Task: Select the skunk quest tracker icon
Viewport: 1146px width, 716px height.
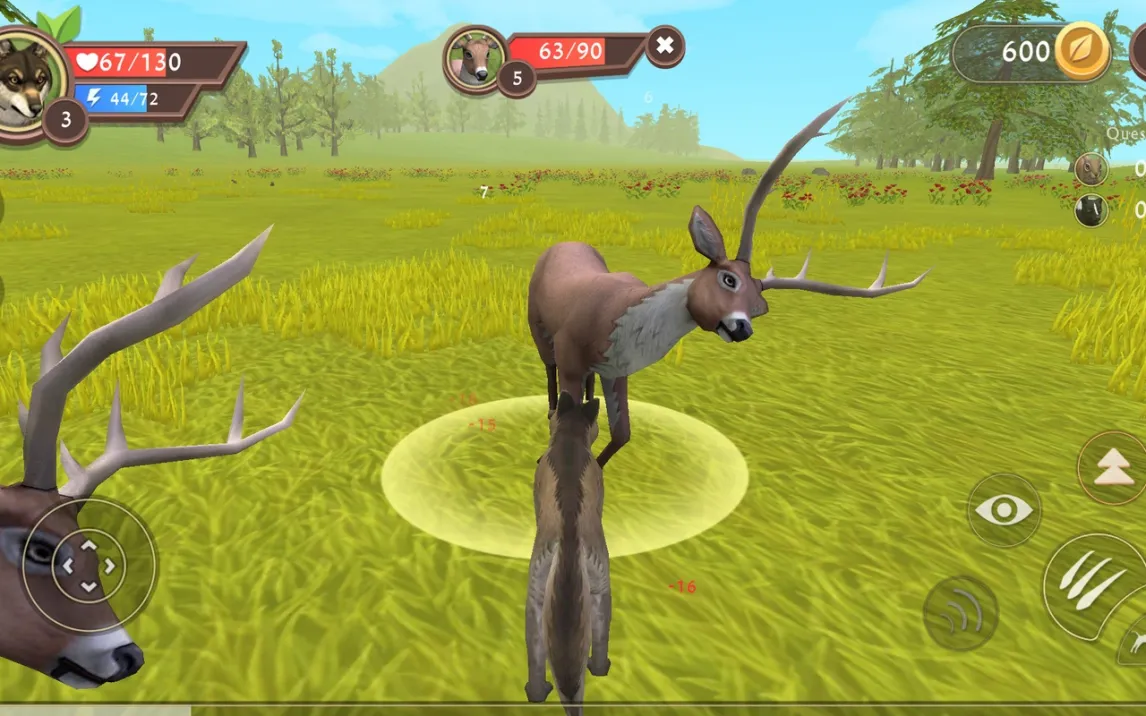Action: coord(1091,210)
